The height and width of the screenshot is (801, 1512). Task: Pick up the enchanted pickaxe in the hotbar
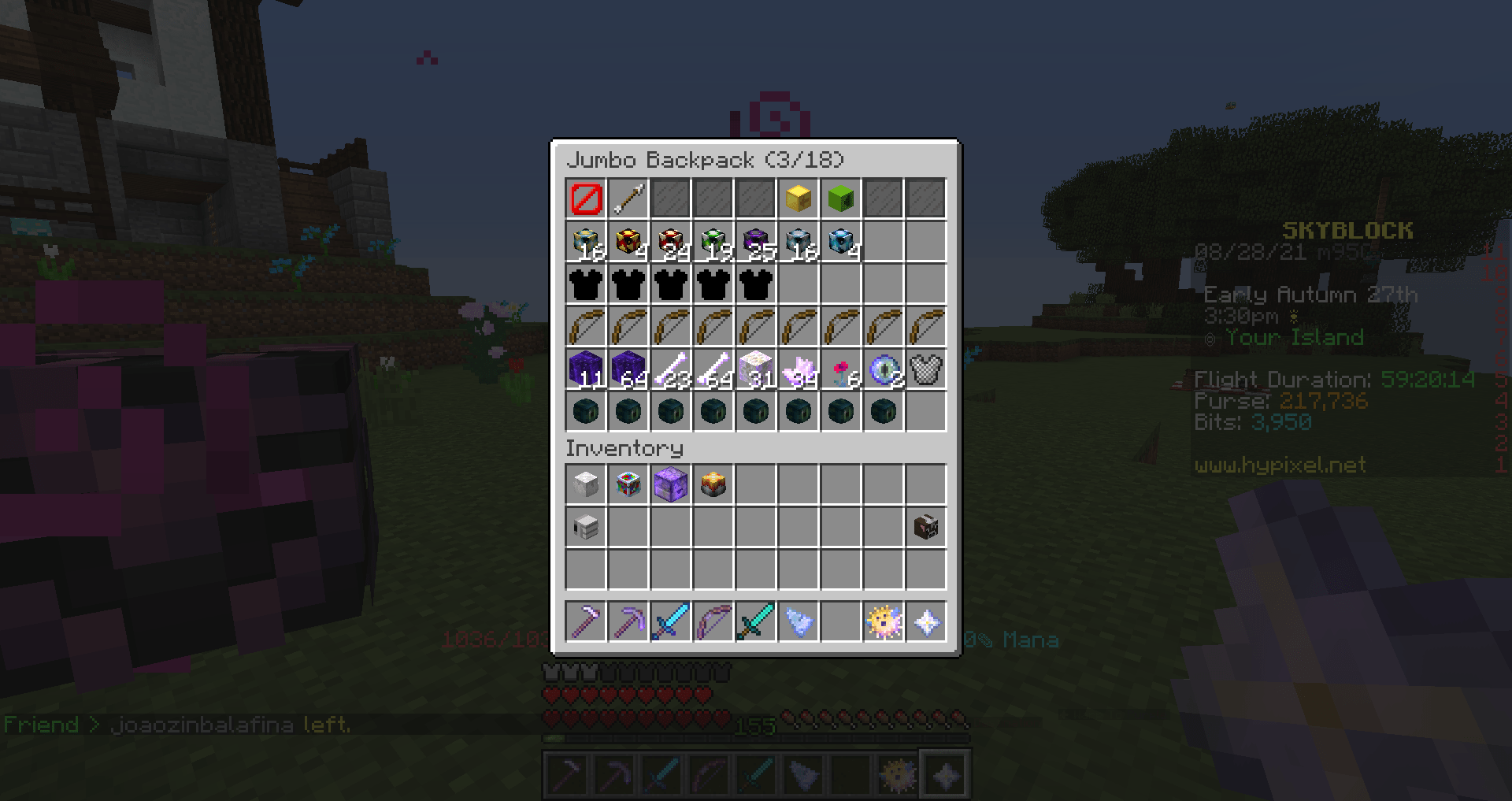pos(628,622)
